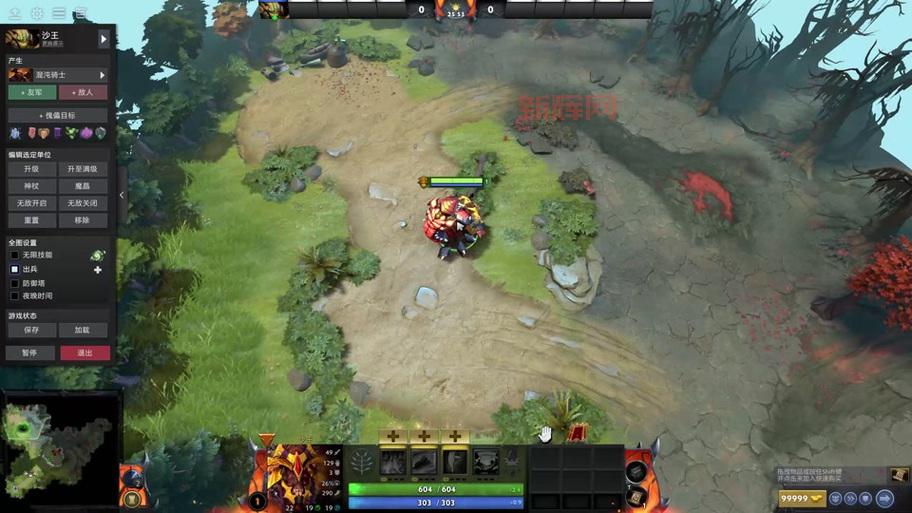Save the game state with 保存
The width and height of the screenshot is (912, 513).
32,330
